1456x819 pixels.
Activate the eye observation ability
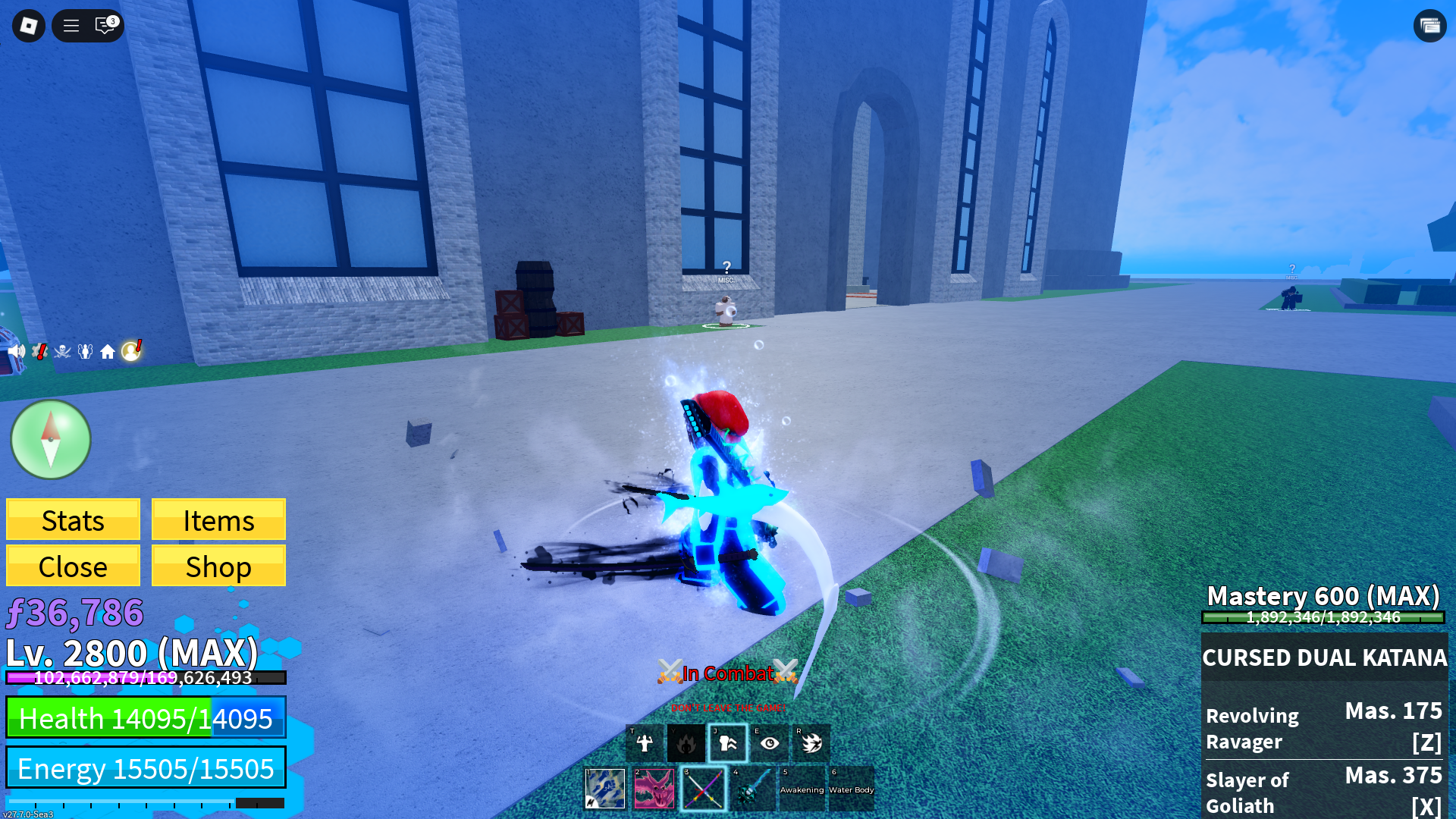click(x=770, y=743)
